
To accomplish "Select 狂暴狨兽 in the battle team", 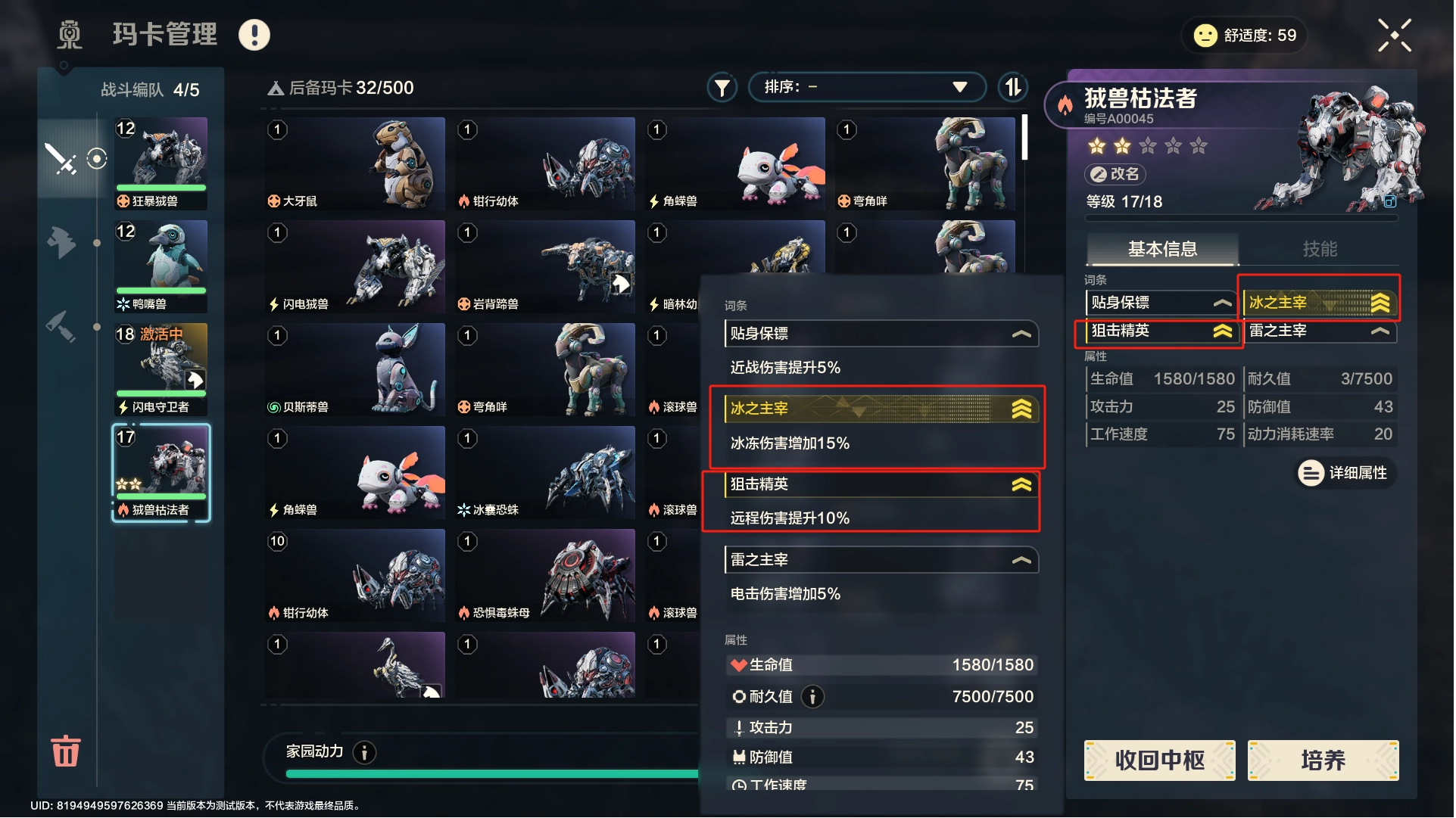I will click(161, 163).
